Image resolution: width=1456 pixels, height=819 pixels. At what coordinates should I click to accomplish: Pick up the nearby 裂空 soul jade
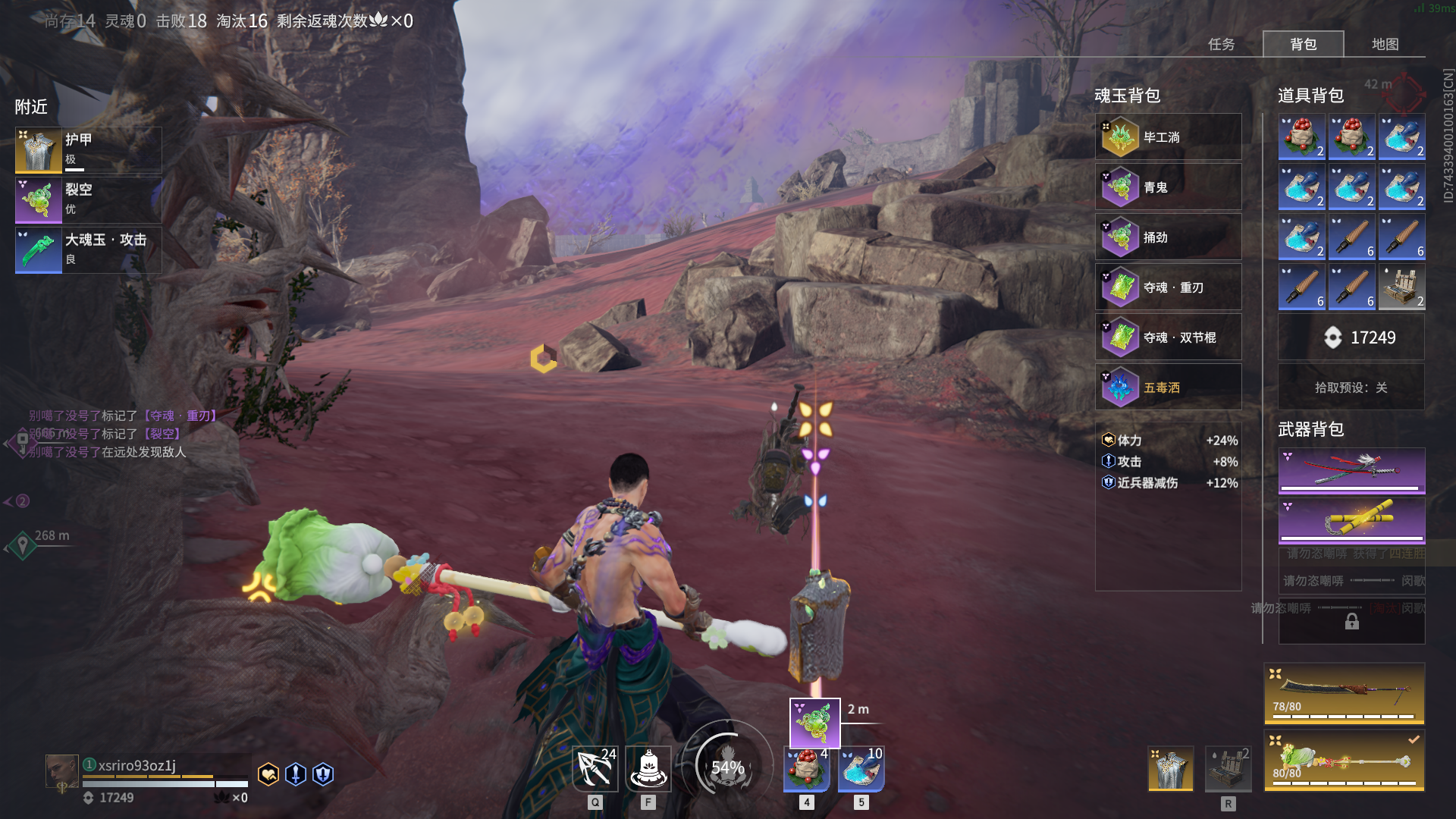coord(88,199)
